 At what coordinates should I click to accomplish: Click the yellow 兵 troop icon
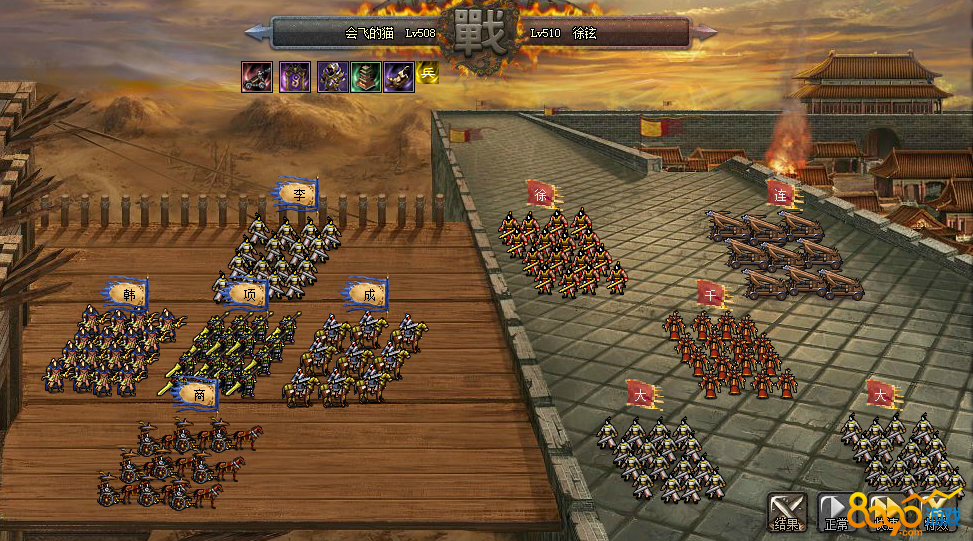click(428, 72)
